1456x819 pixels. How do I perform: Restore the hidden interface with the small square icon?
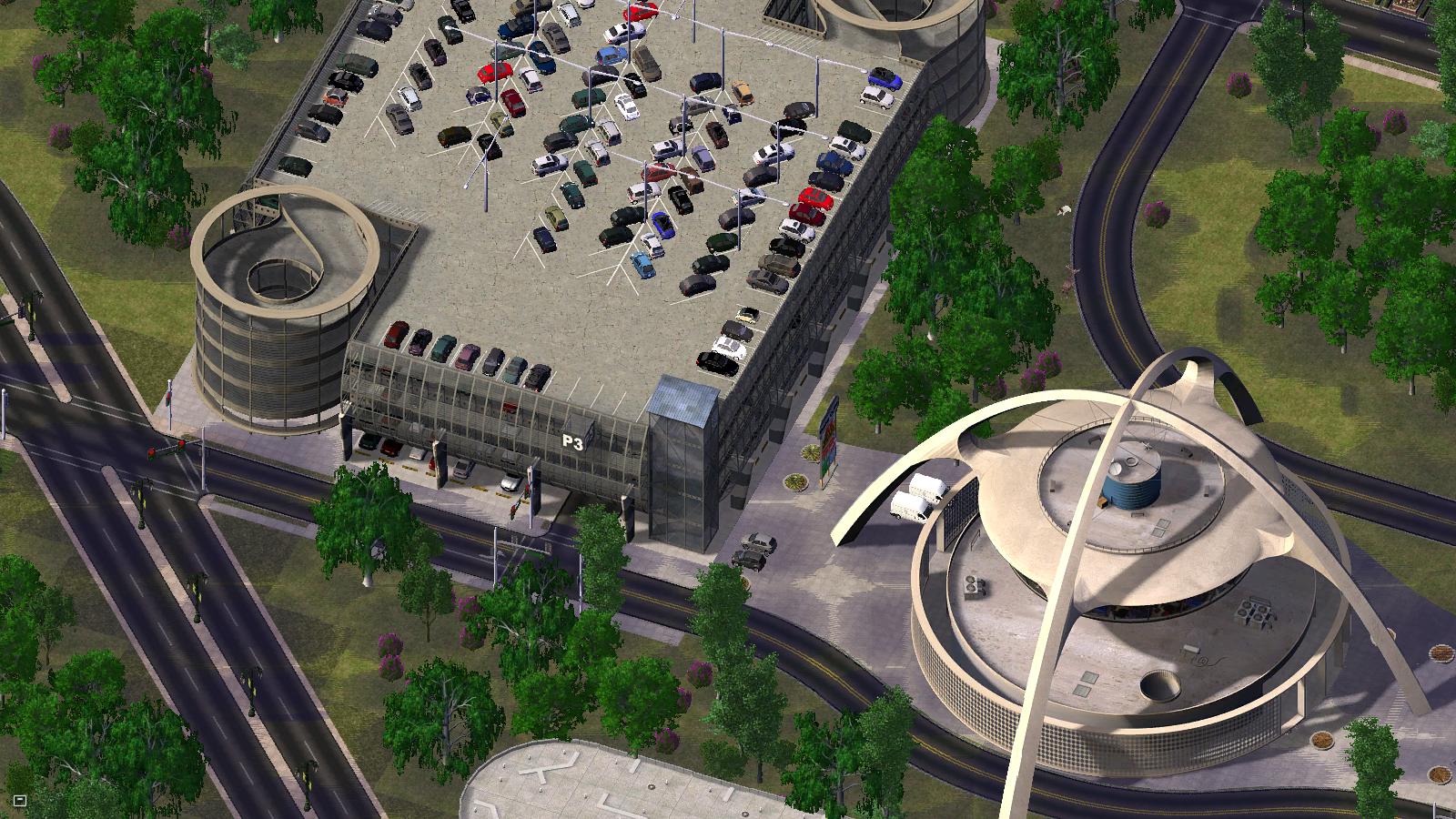[x=20, y=801]
